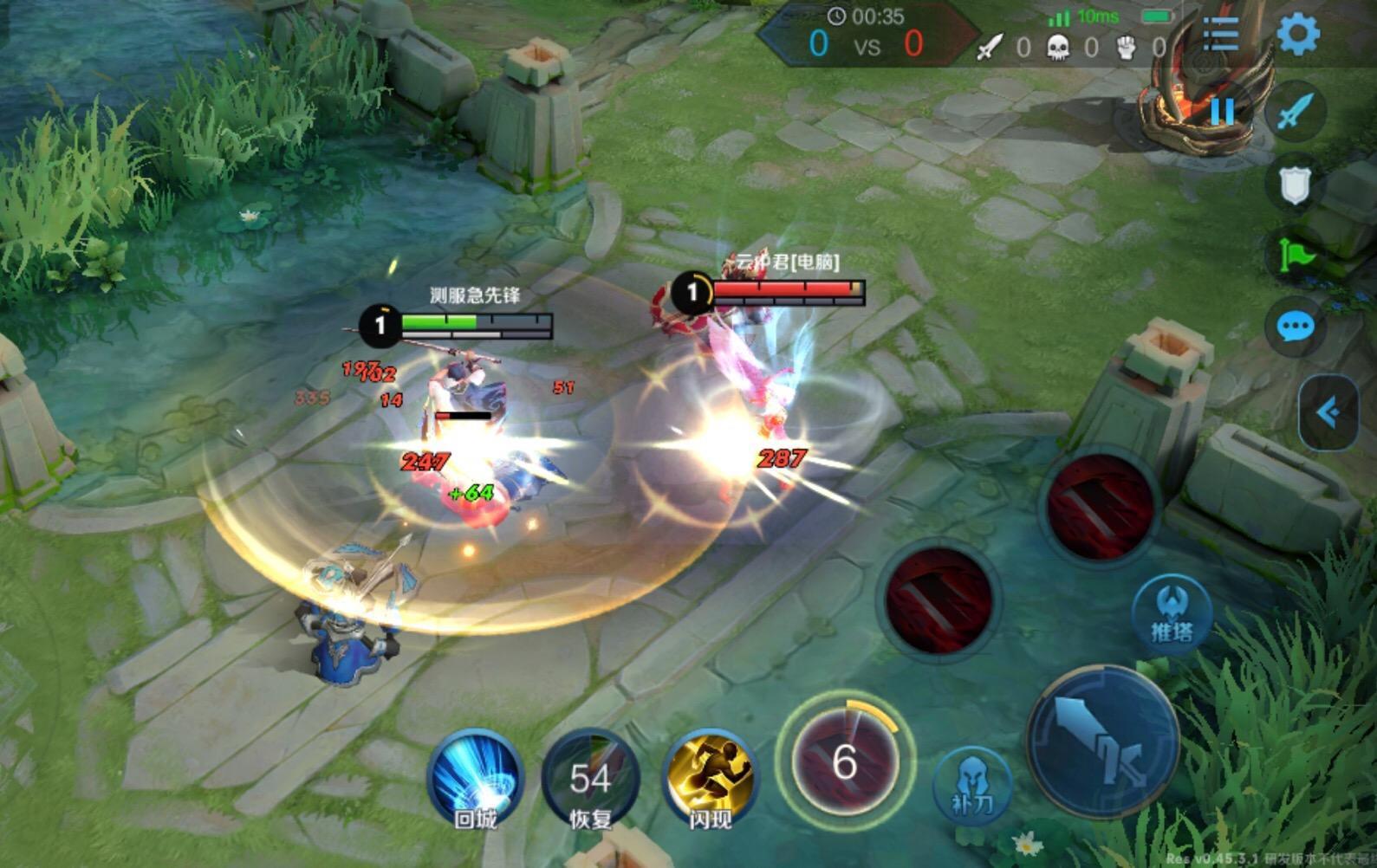
Task: Send the sword attack signal
Action: tap(1295, 111)
